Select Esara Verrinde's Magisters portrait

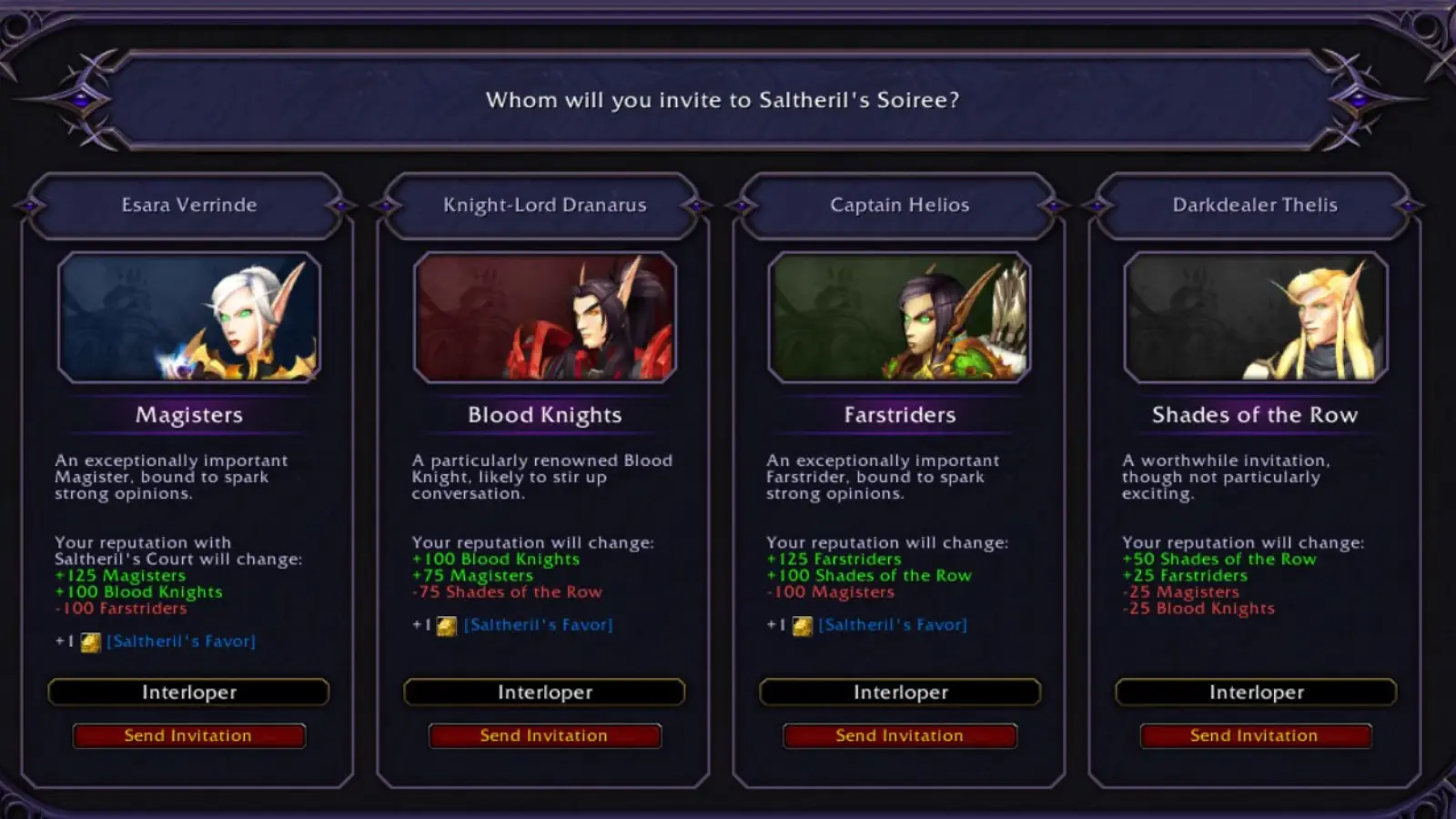coord(189,318)
